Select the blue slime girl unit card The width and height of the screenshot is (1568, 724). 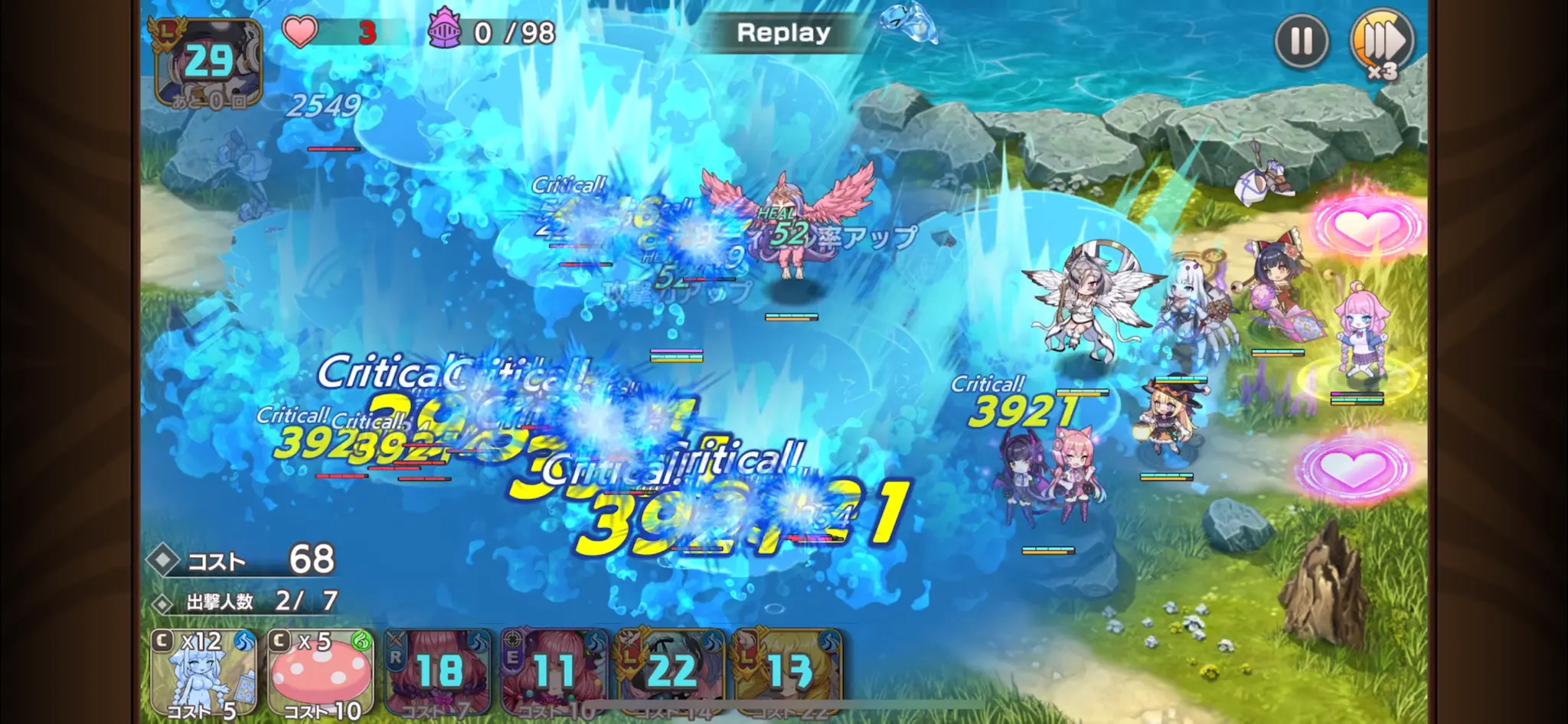pyautogui.click(x=203, y=673)
